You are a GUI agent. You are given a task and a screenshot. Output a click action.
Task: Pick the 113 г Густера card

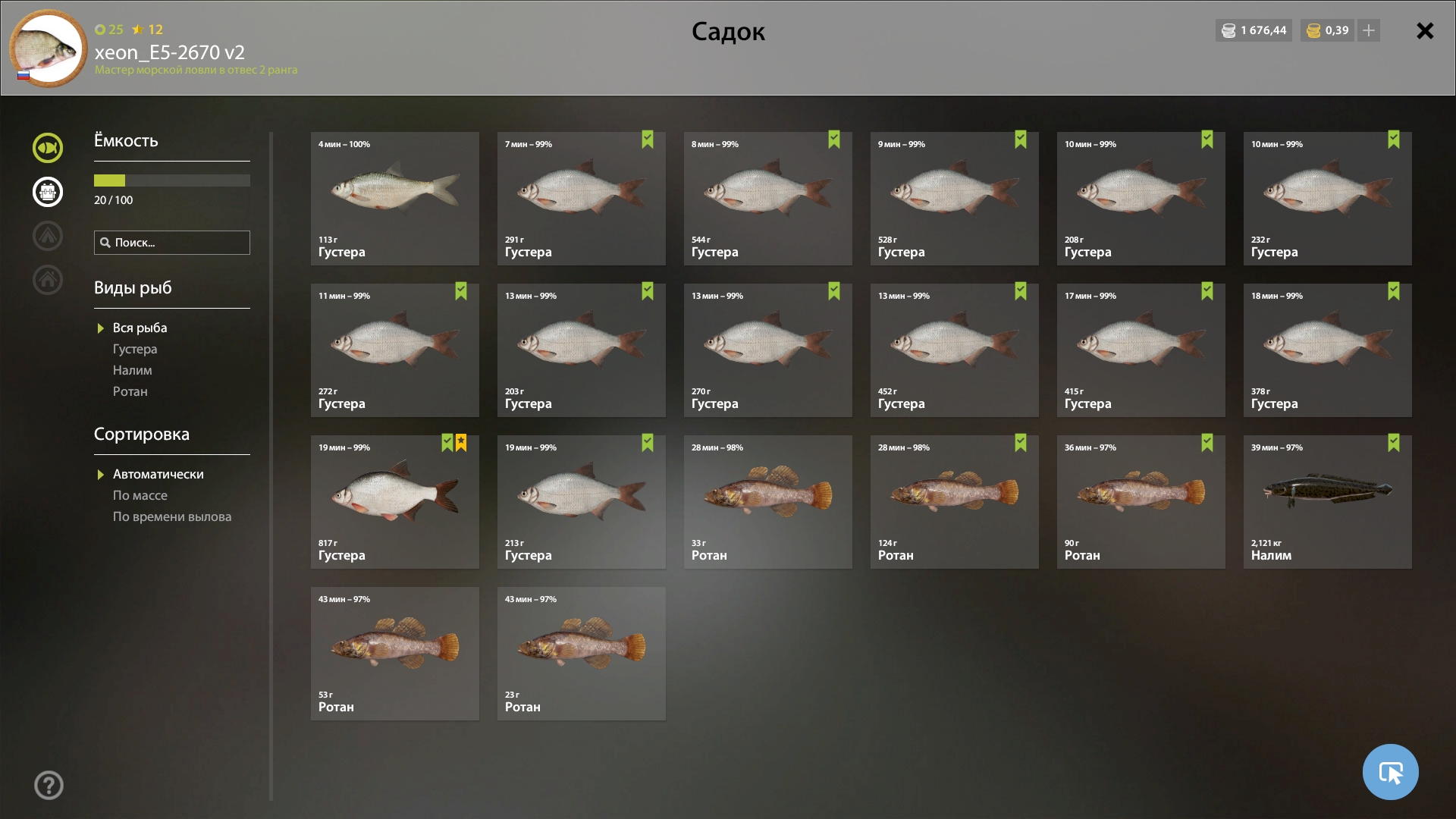click(394, 198)
